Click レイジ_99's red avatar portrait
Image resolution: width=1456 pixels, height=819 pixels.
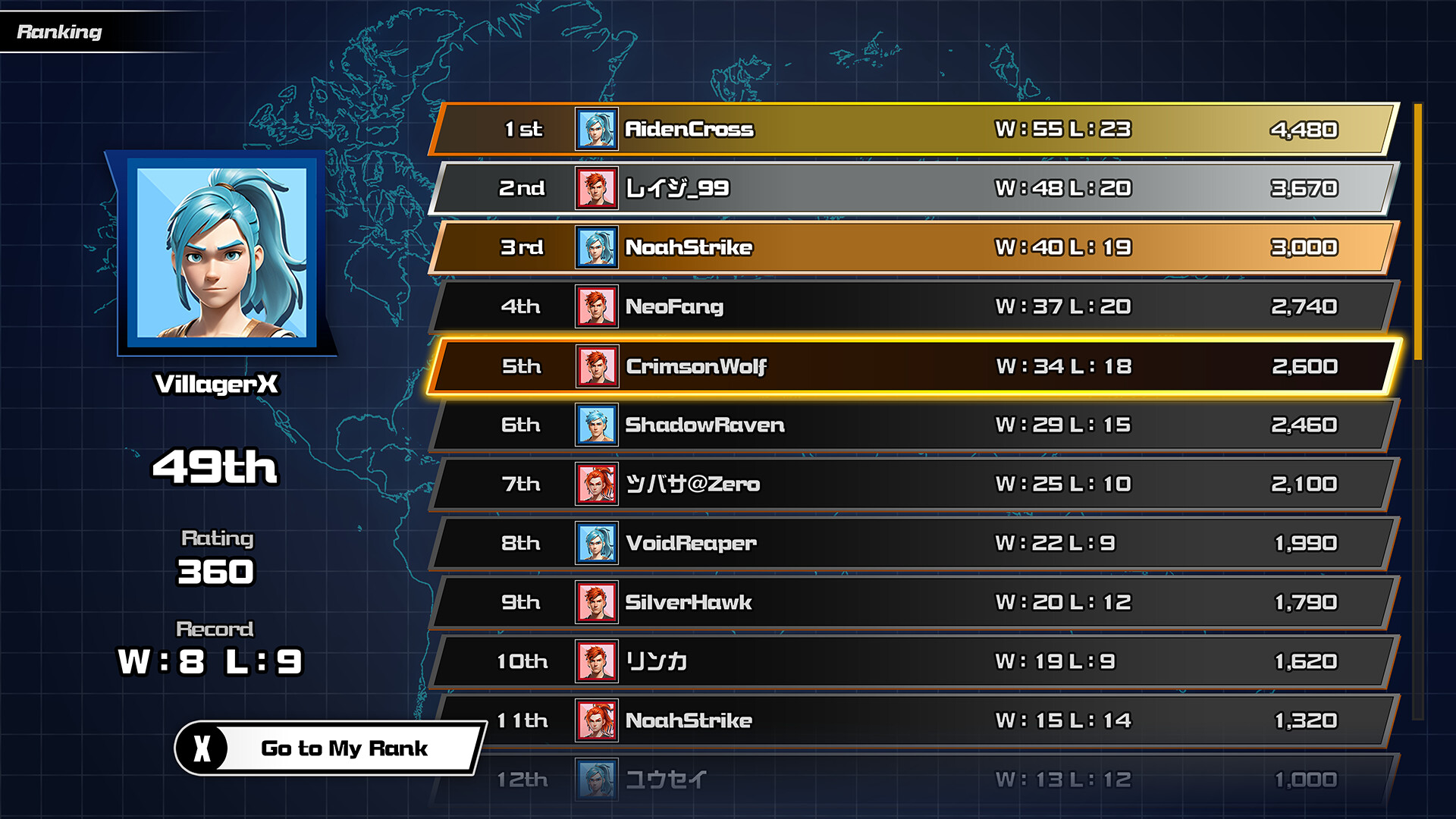pos(598,189)
